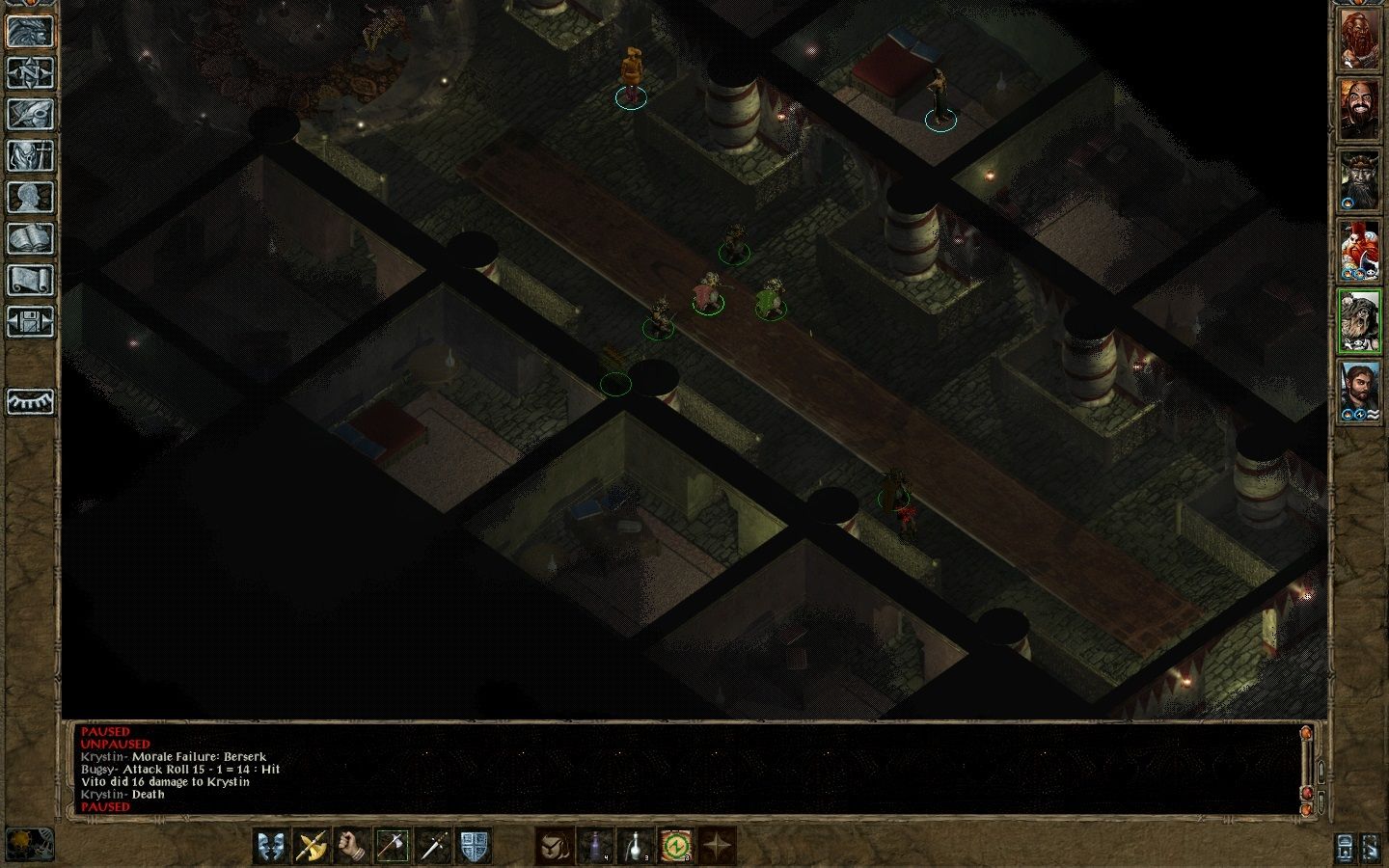Viewport: 1389px width, 868px height.
Task: Use the blue potion bottle quick item
Action: (x=594, y=846)
